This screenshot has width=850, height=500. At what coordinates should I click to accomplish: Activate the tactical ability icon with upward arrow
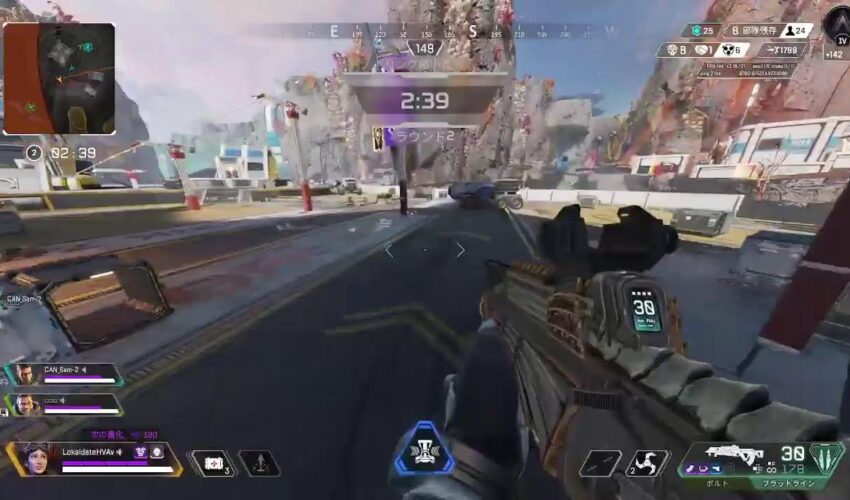(259, 463)
